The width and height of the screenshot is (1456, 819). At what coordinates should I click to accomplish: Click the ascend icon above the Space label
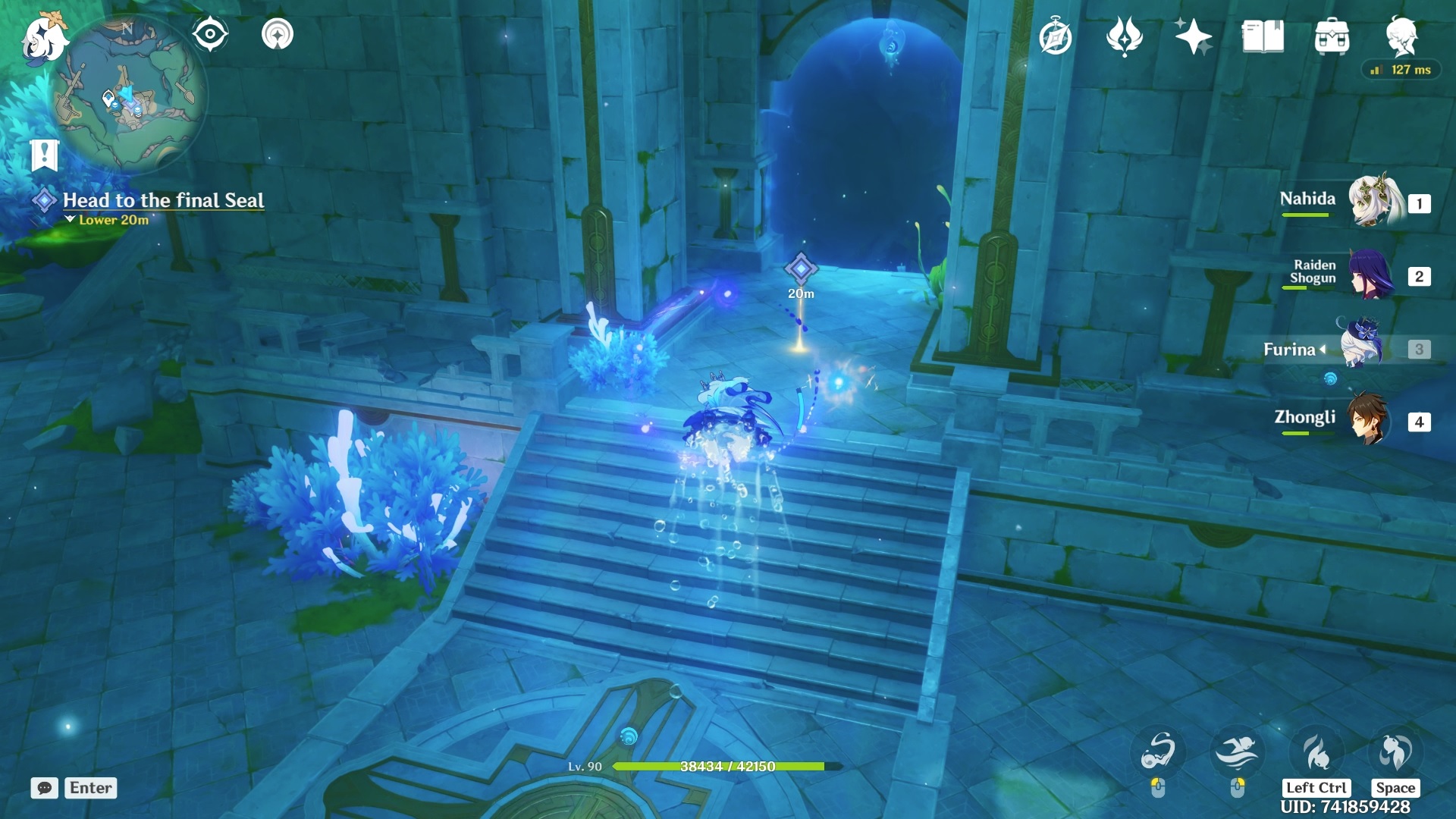click(1395, 752)
